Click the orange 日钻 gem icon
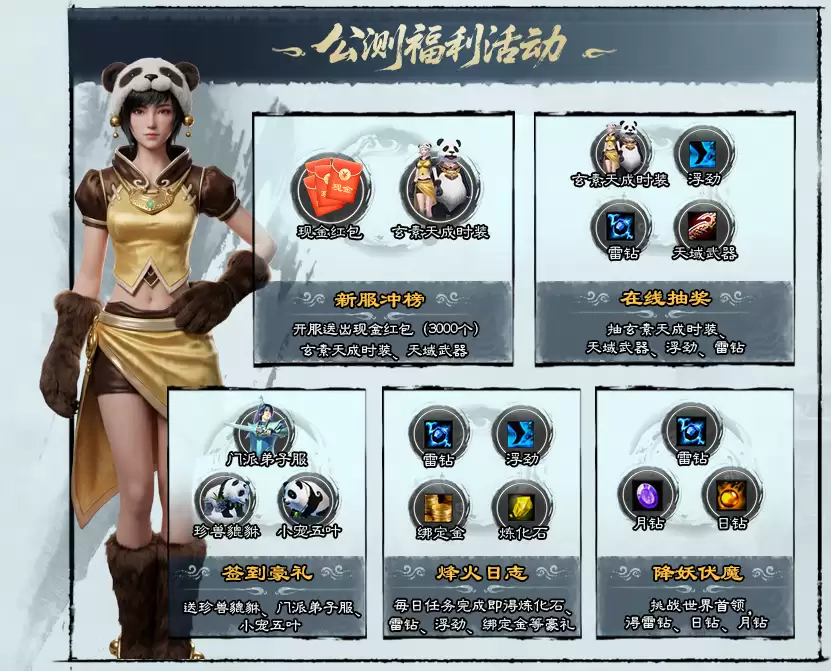The width and height of the screenshot is (831, 671). [729, 492]
